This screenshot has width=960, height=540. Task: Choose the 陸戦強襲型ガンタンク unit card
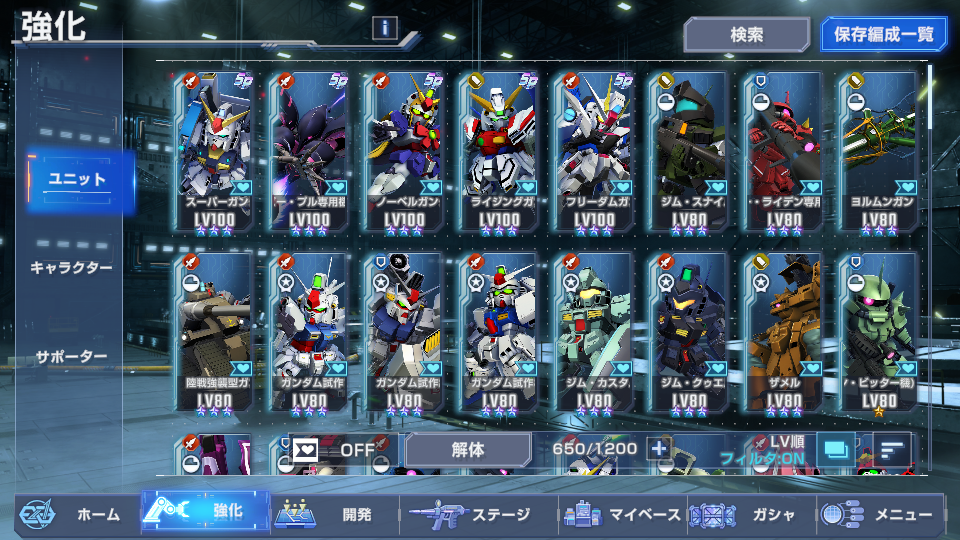point(213,332)
